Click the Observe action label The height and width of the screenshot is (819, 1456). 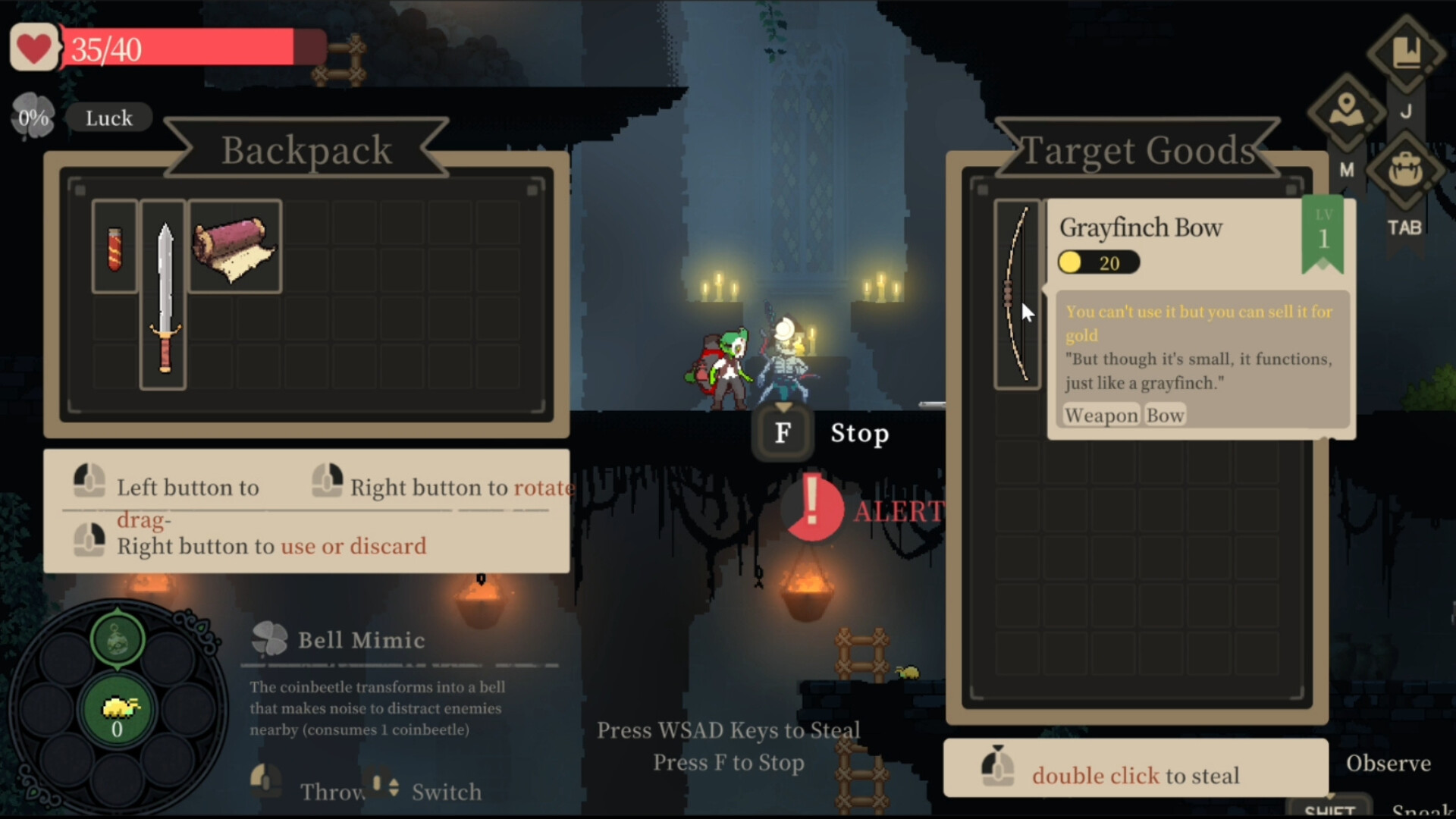[1389, 763]
